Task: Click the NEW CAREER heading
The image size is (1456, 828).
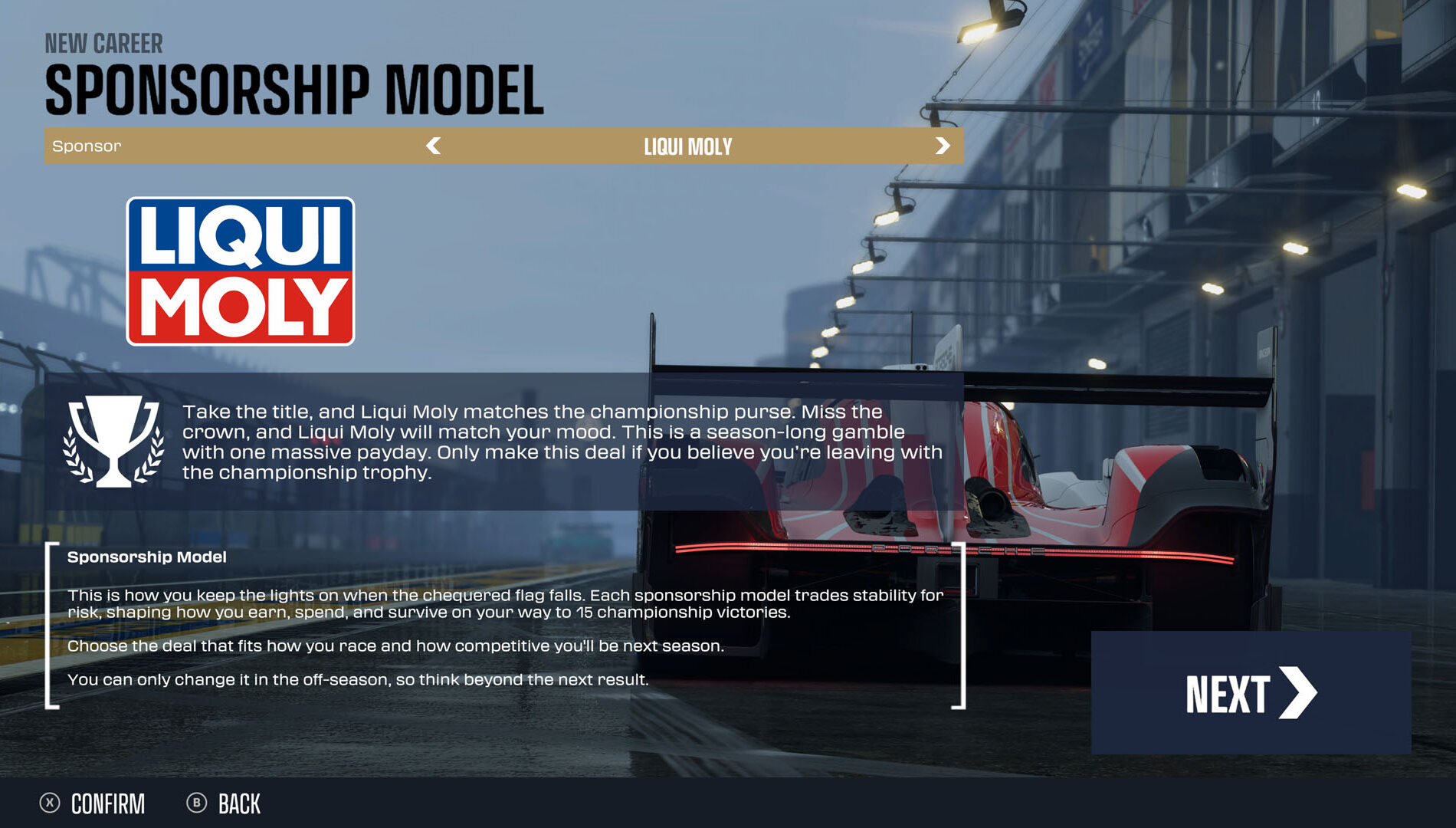Action: point(104,44)
